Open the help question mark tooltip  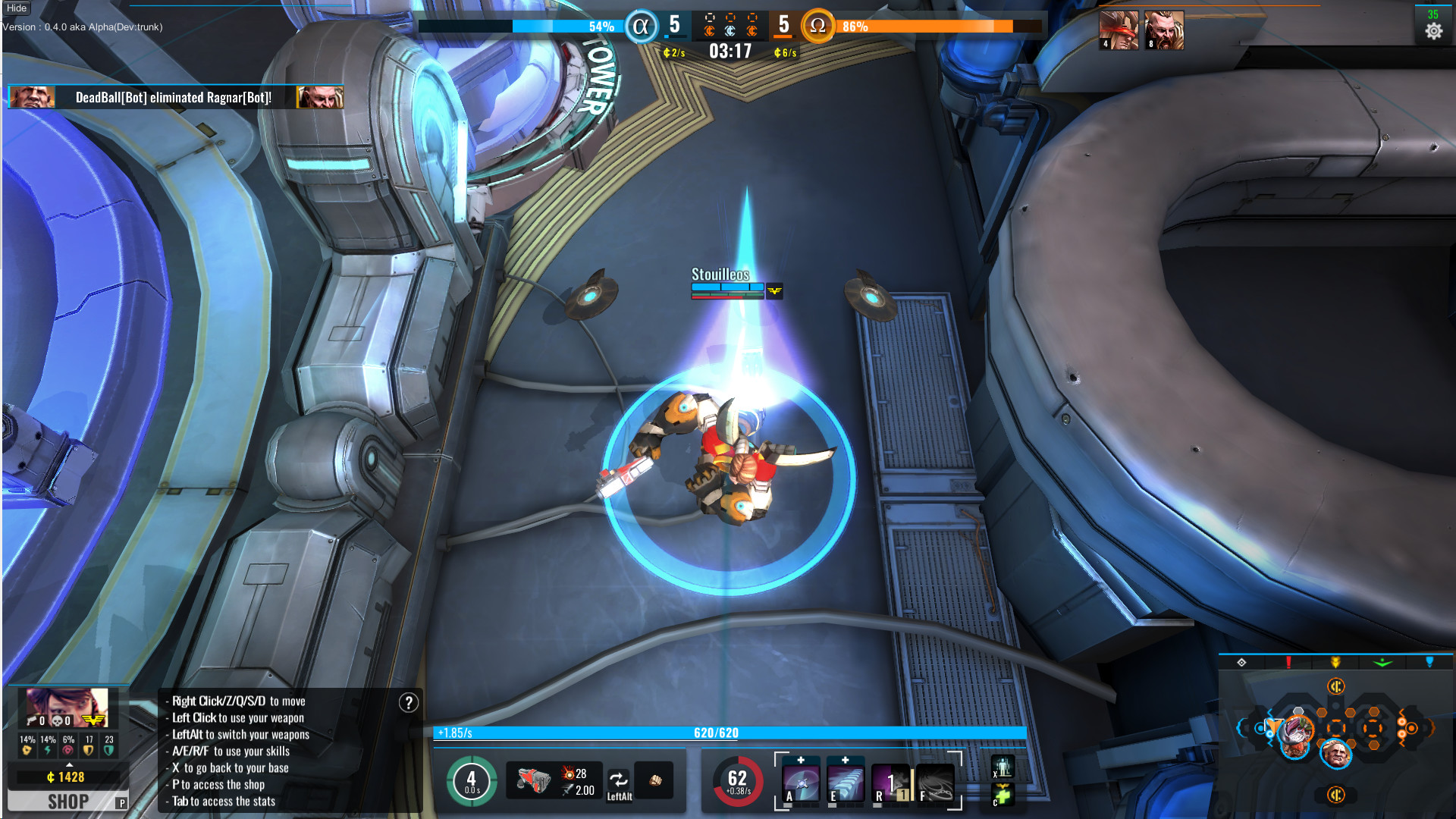click(x=408, y=702)
